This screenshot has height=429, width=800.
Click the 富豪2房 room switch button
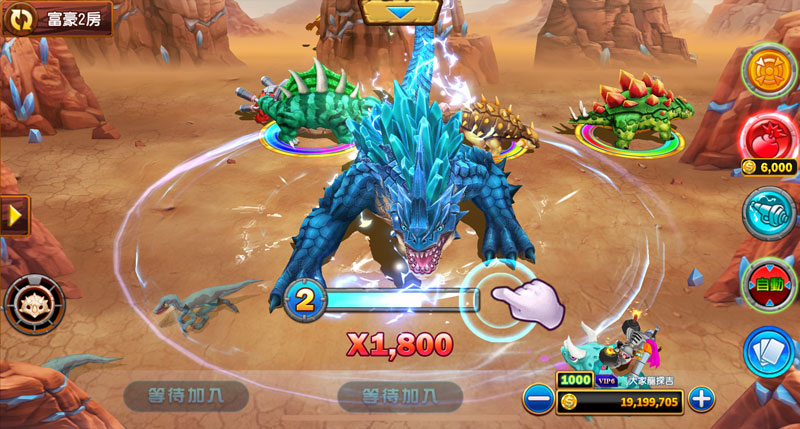coord(56,18)
